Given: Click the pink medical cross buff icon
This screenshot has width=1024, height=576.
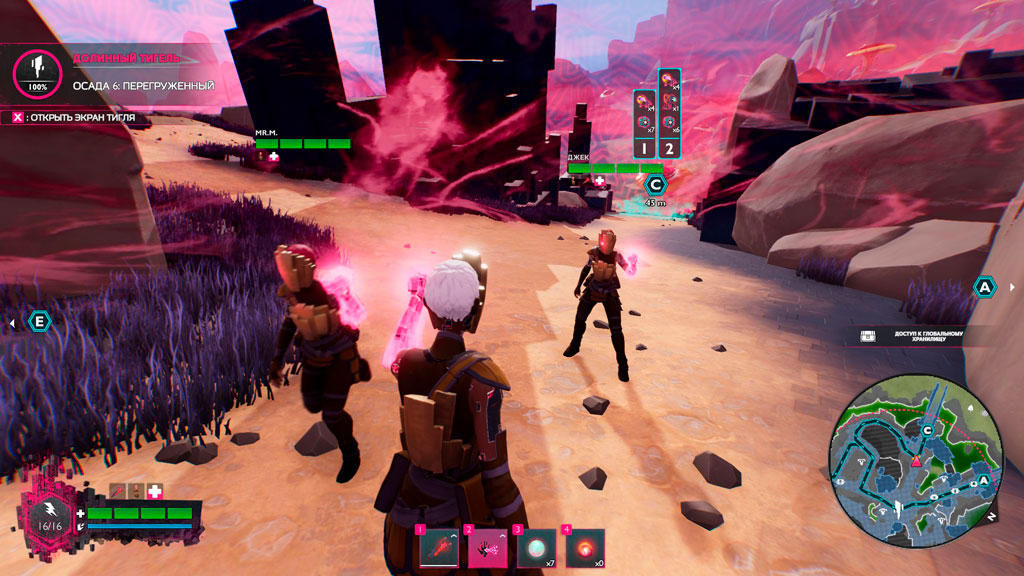Looking at the screenshot, I should (x=155, y=492).
